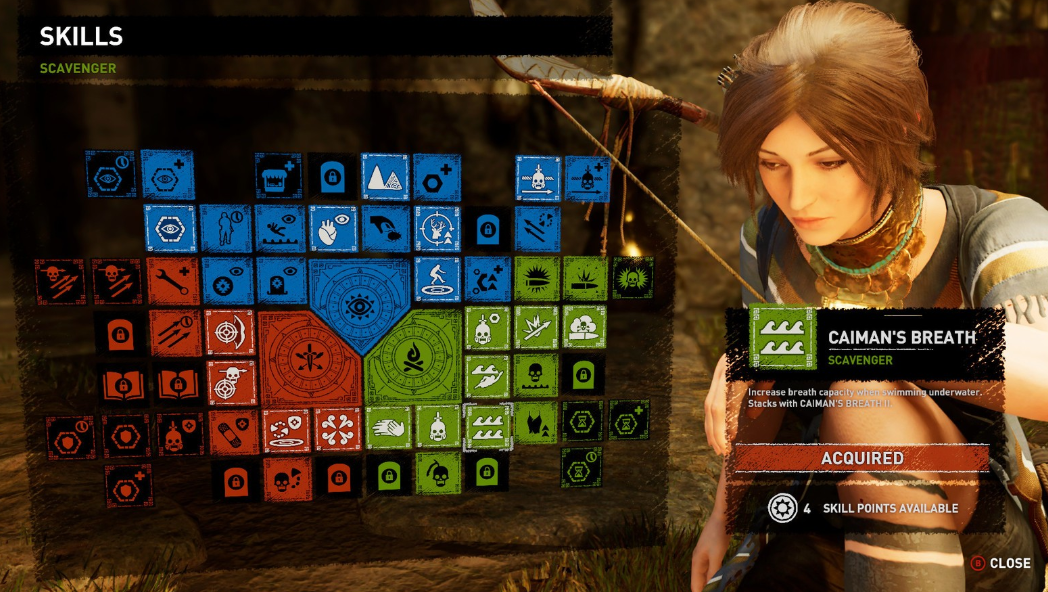
Task: Select the green explosive bullet skill
Action: 537,278
